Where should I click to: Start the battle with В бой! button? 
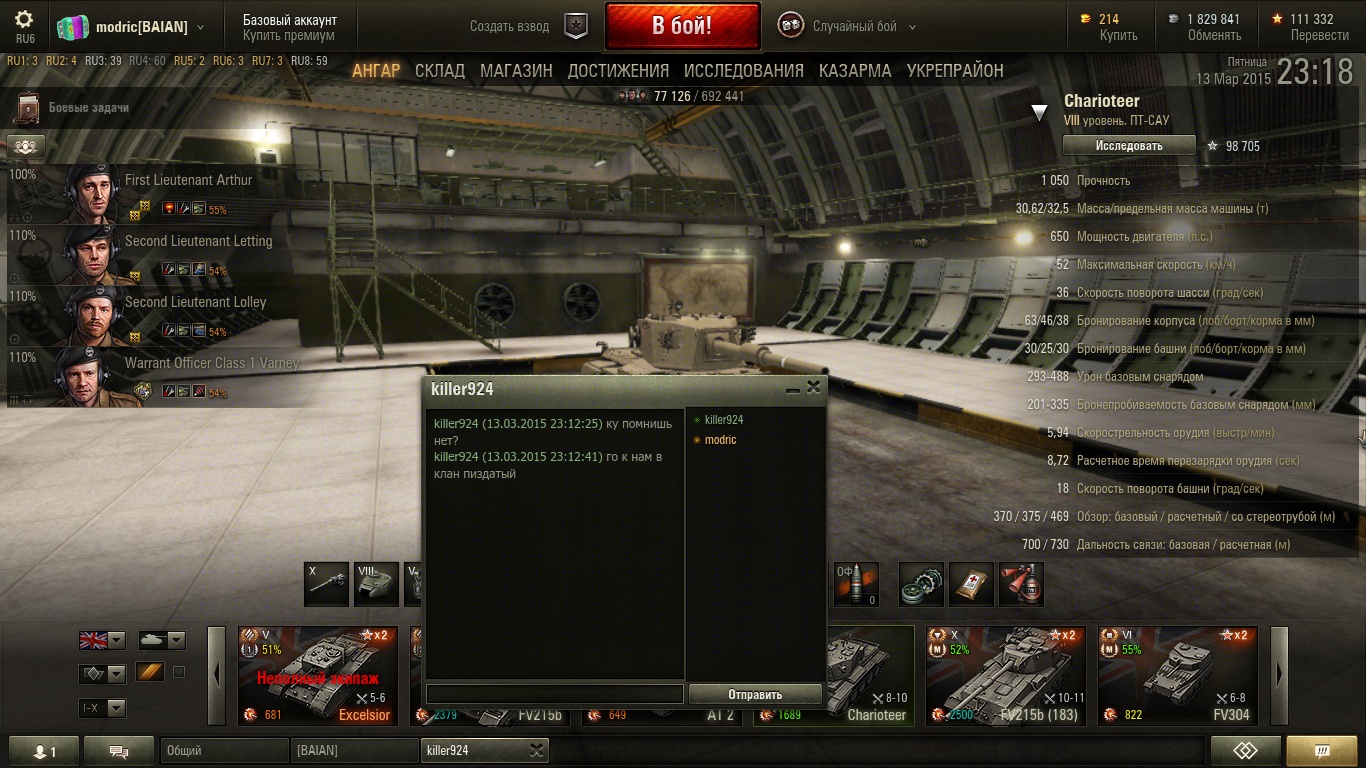point(682,26)
